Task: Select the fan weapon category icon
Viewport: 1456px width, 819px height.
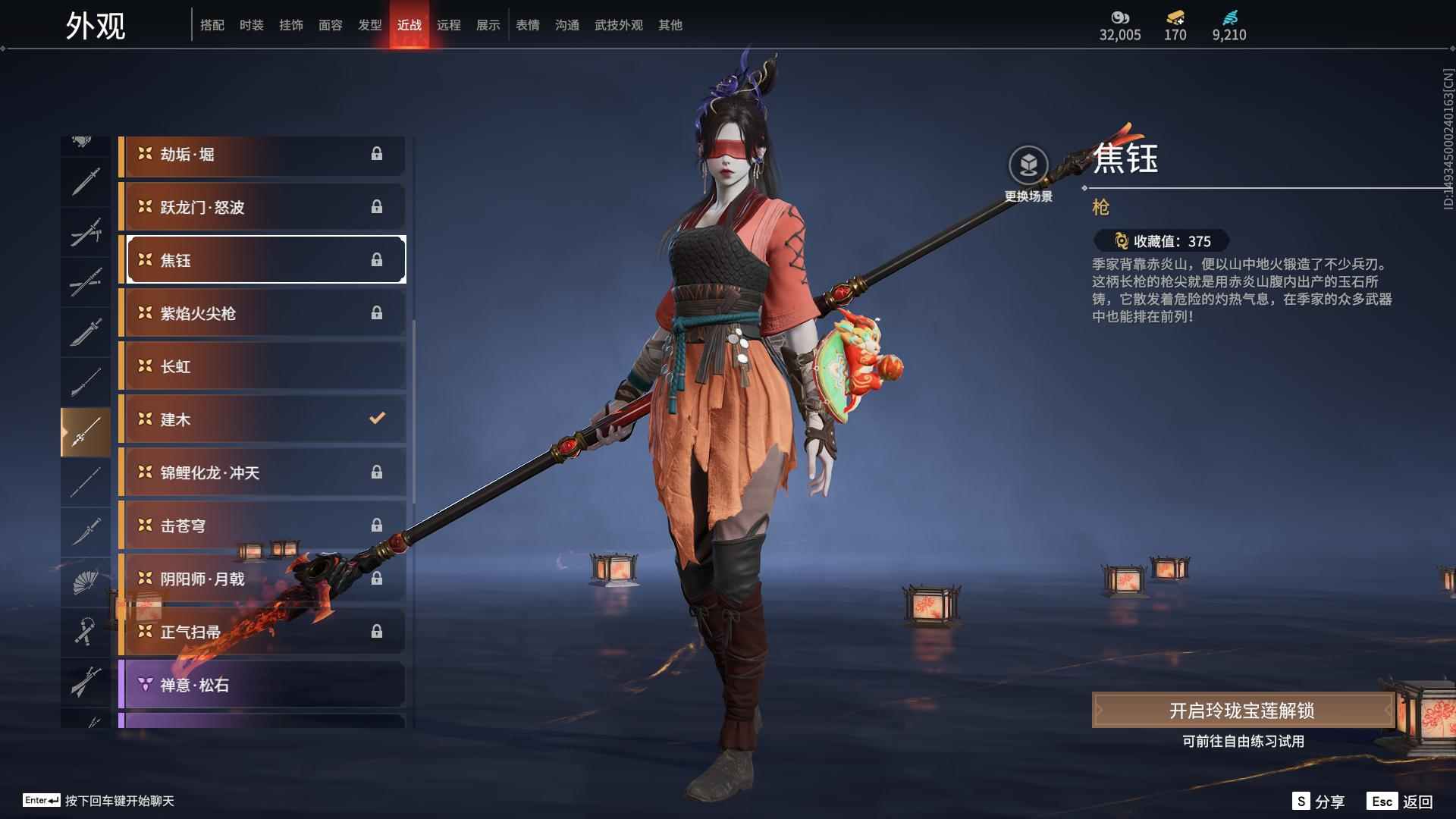Action: point(86,582)
